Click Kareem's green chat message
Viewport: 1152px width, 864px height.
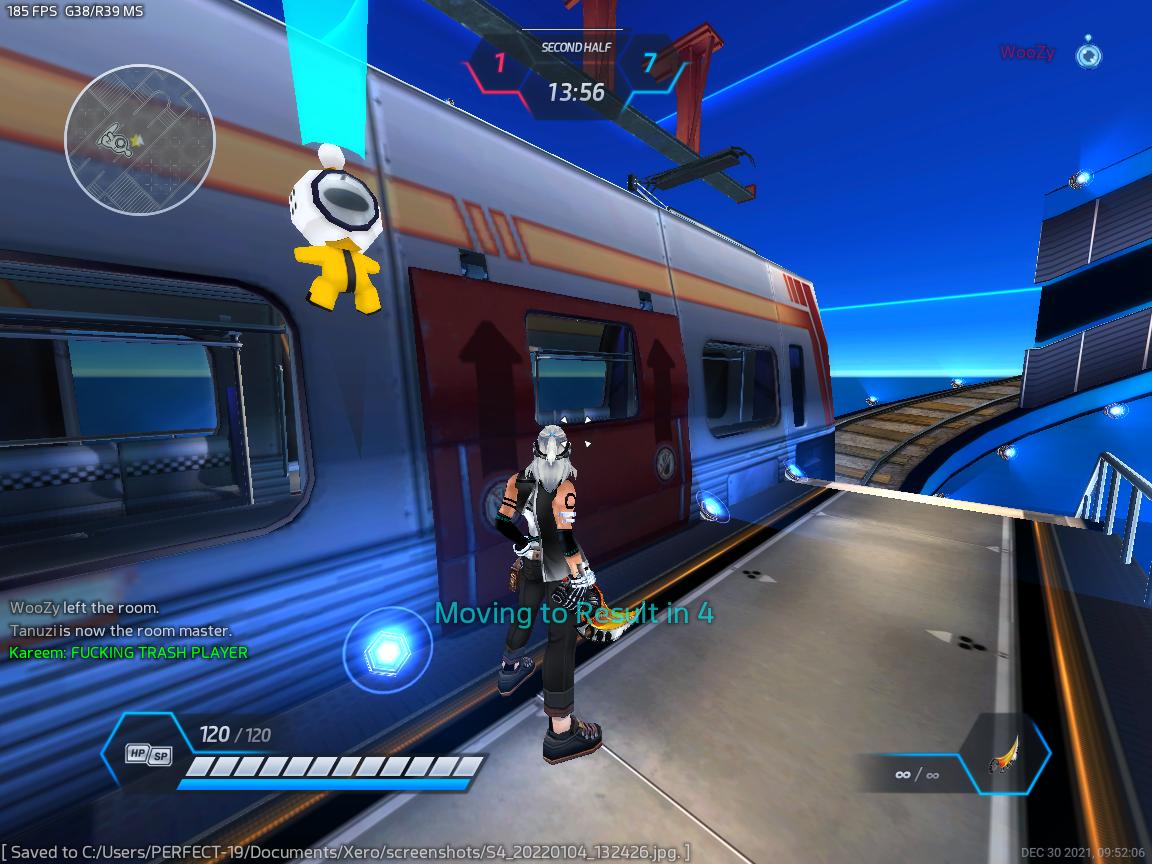pyautogui.click(x=129, y=653)
